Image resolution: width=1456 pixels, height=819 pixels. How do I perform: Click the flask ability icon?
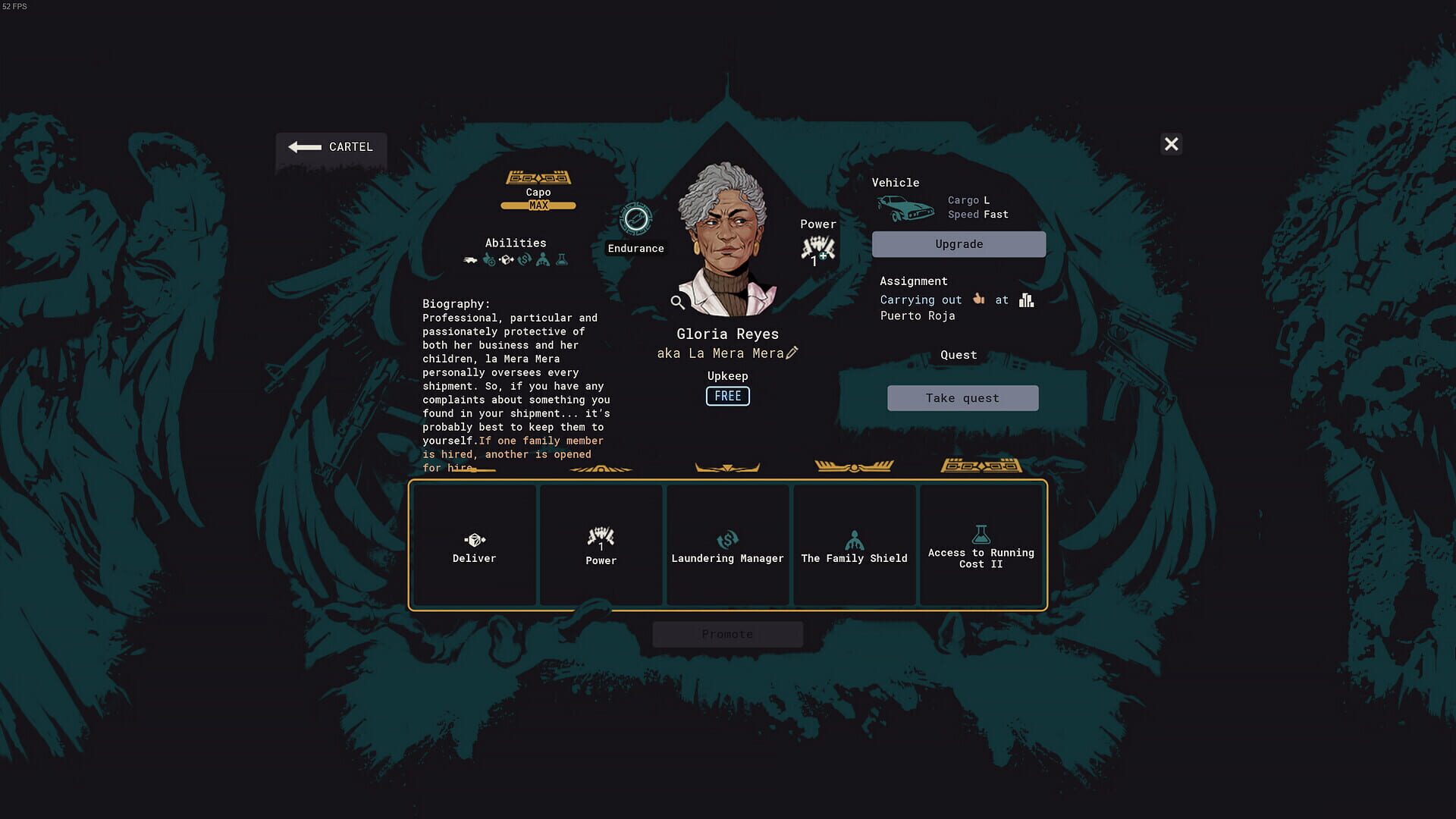[x=561, y=259]
